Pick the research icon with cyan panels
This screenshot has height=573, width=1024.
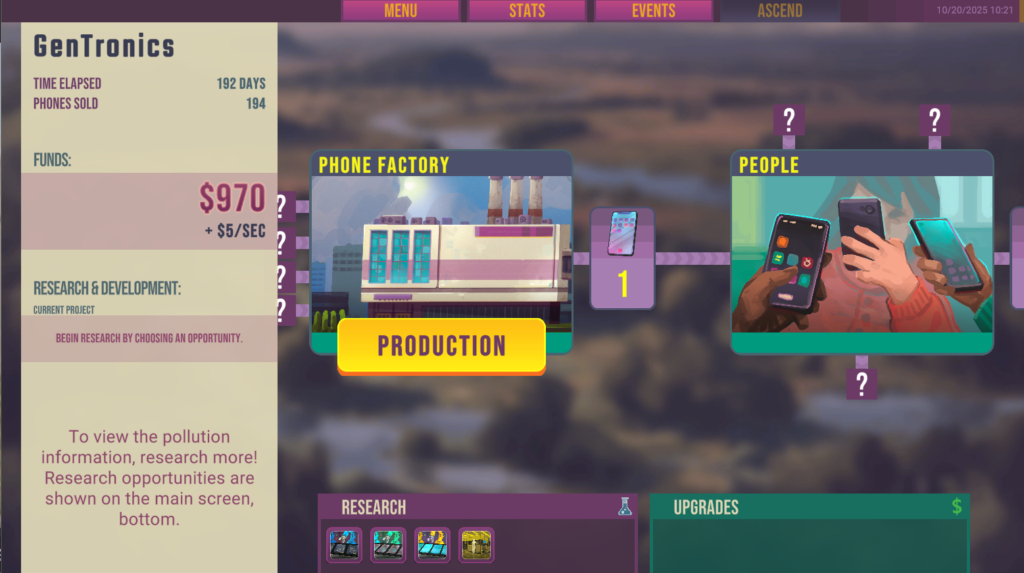pyautogui.click(x=432, y=545)
